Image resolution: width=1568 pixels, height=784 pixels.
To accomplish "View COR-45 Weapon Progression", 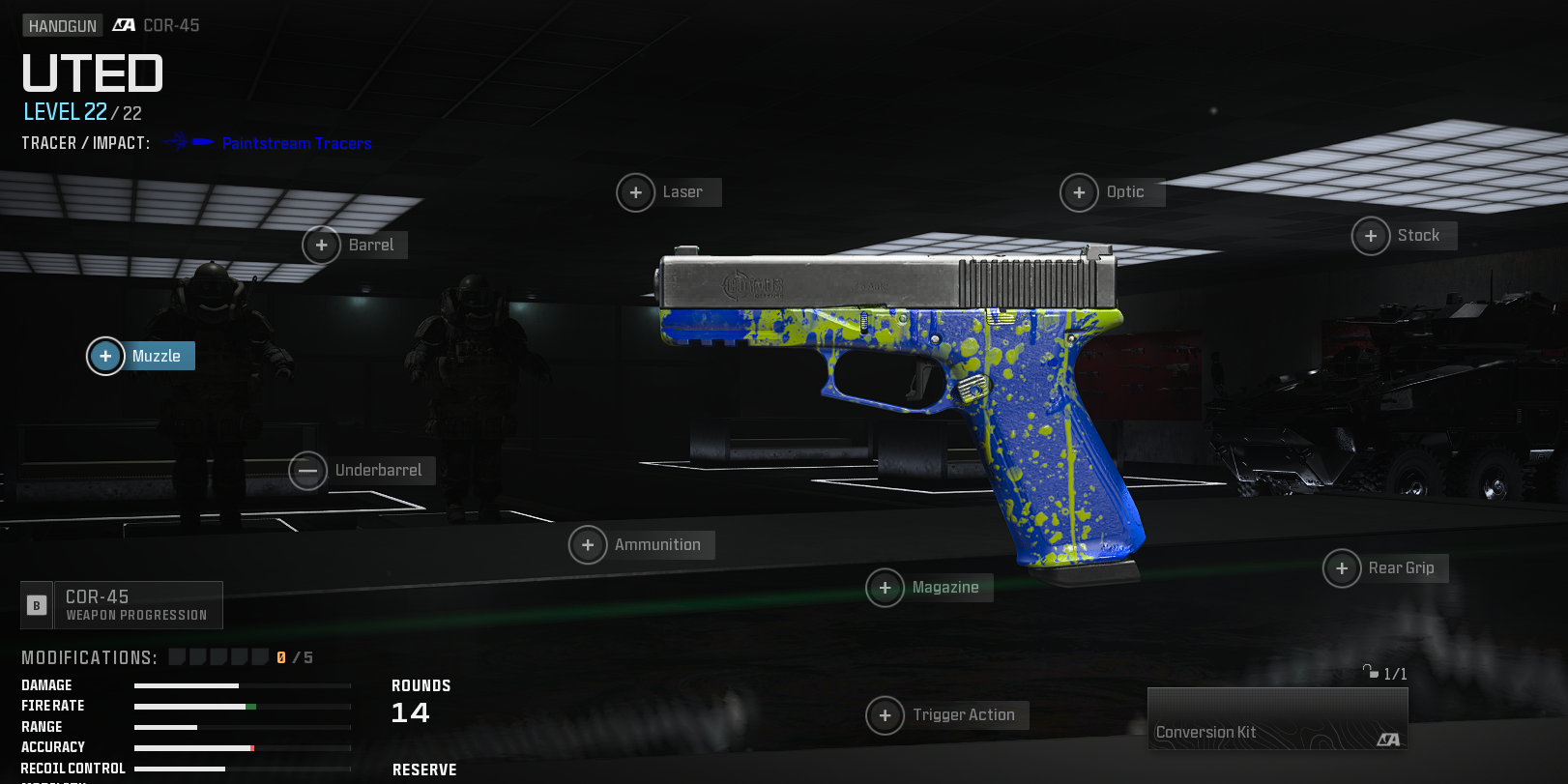I will 123,605.
